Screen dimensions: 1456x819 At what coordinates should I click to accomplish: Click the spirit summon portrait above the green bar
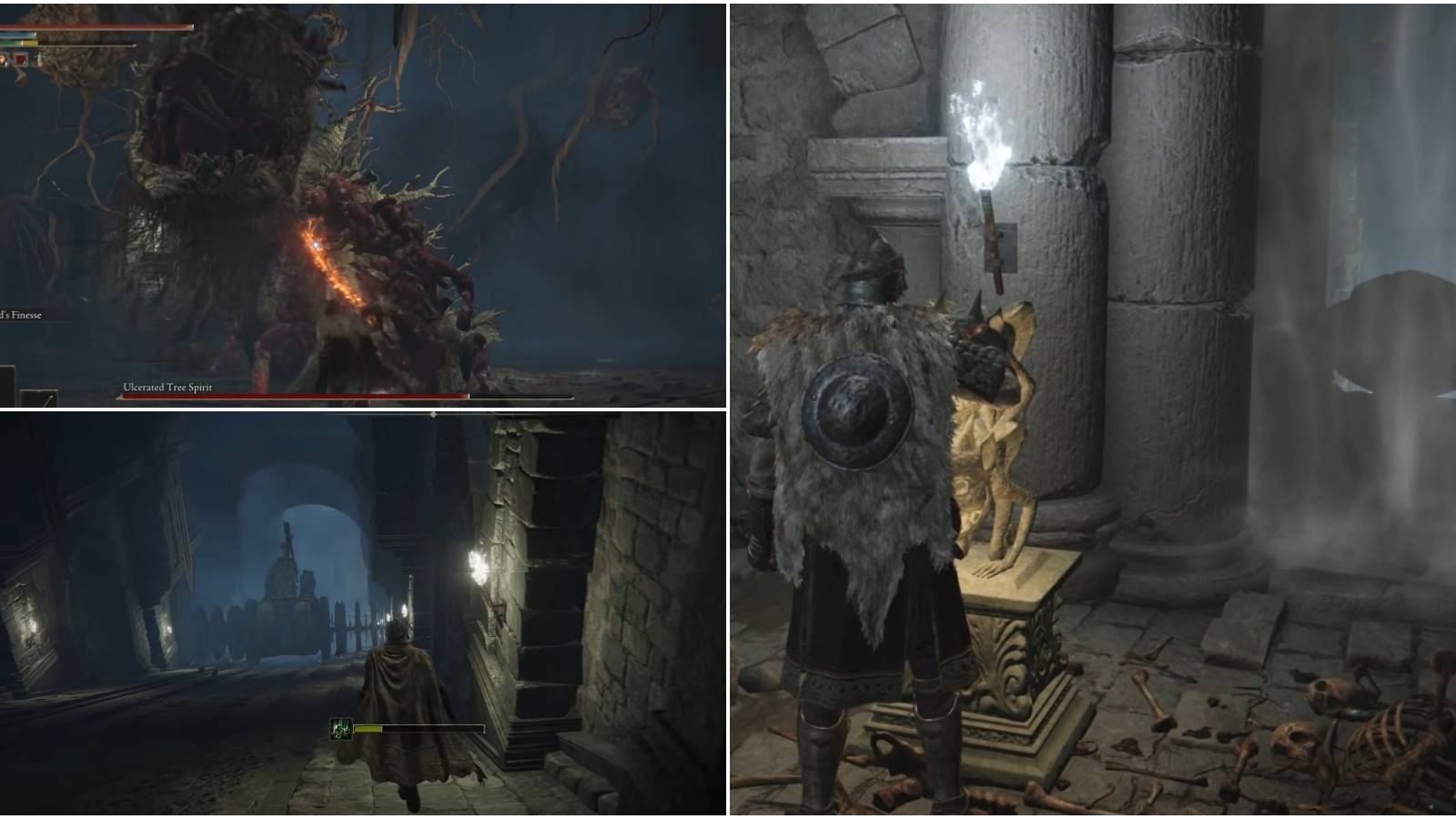341,728
